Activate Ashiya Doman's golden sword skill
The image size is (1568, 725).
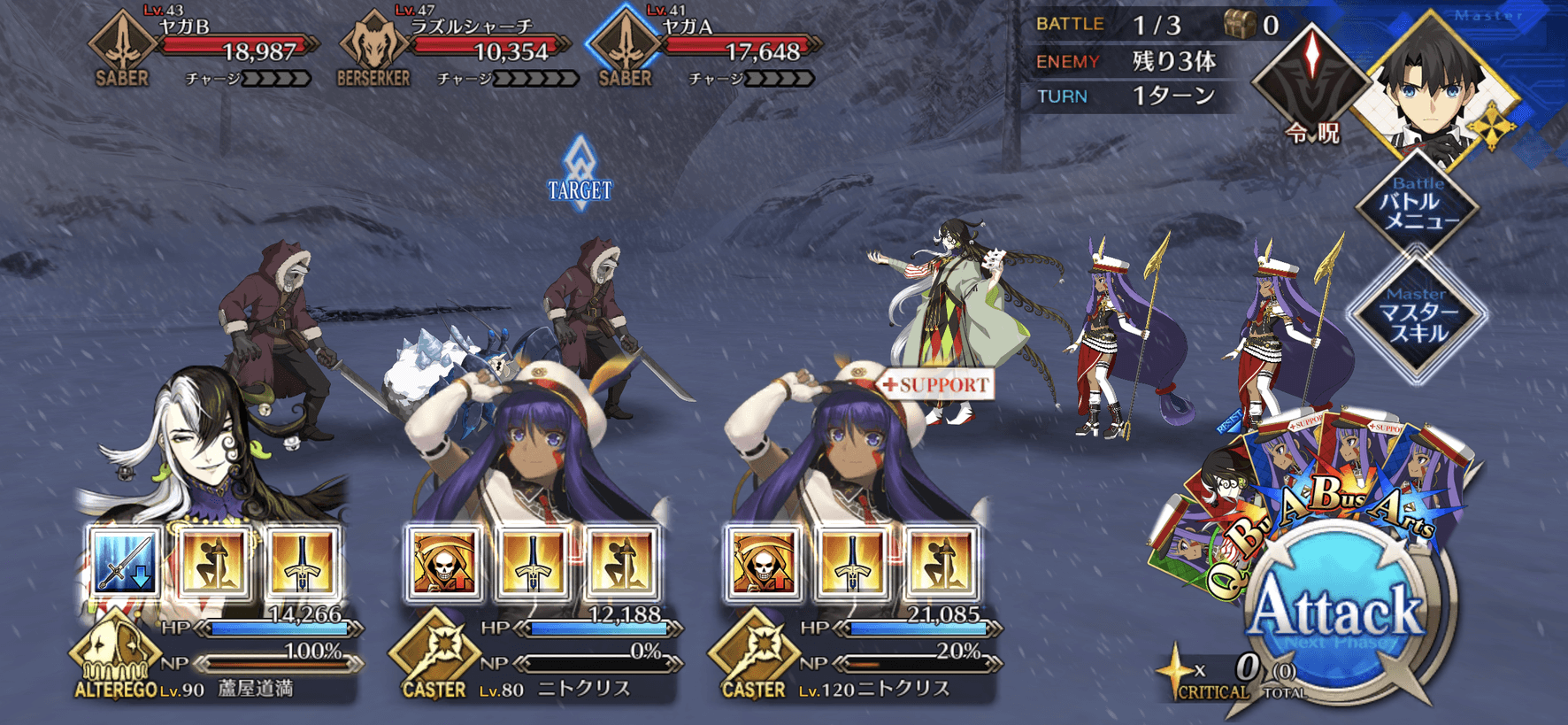301,563
